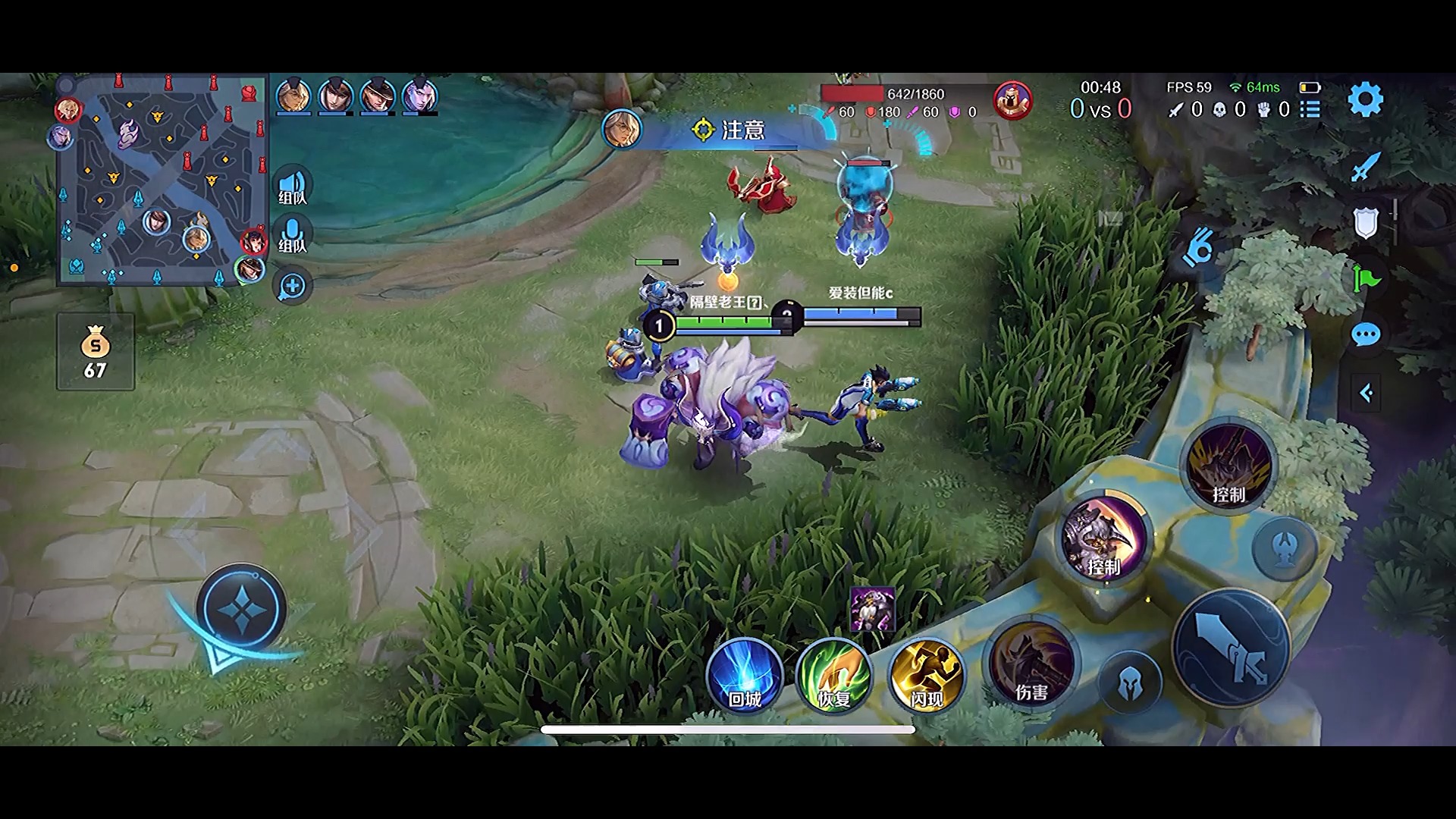Image resolution: width=1456 pixels, height=819 pixels.
Task: Toggle the team speaker button
Action: click(x=292, y=186)
